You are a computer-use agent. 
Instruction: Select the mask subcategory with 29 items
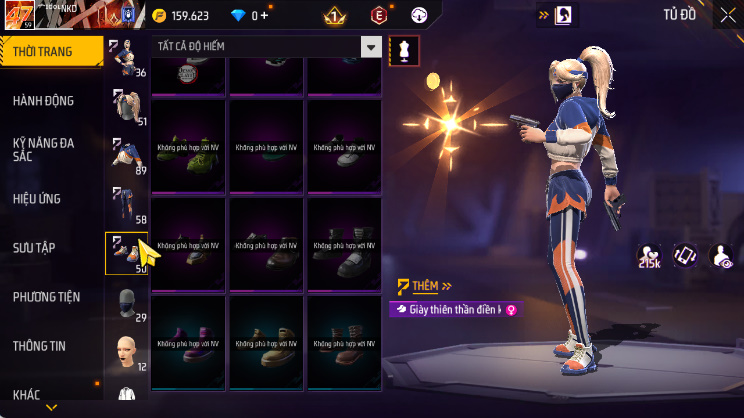[x=126, y=303]
